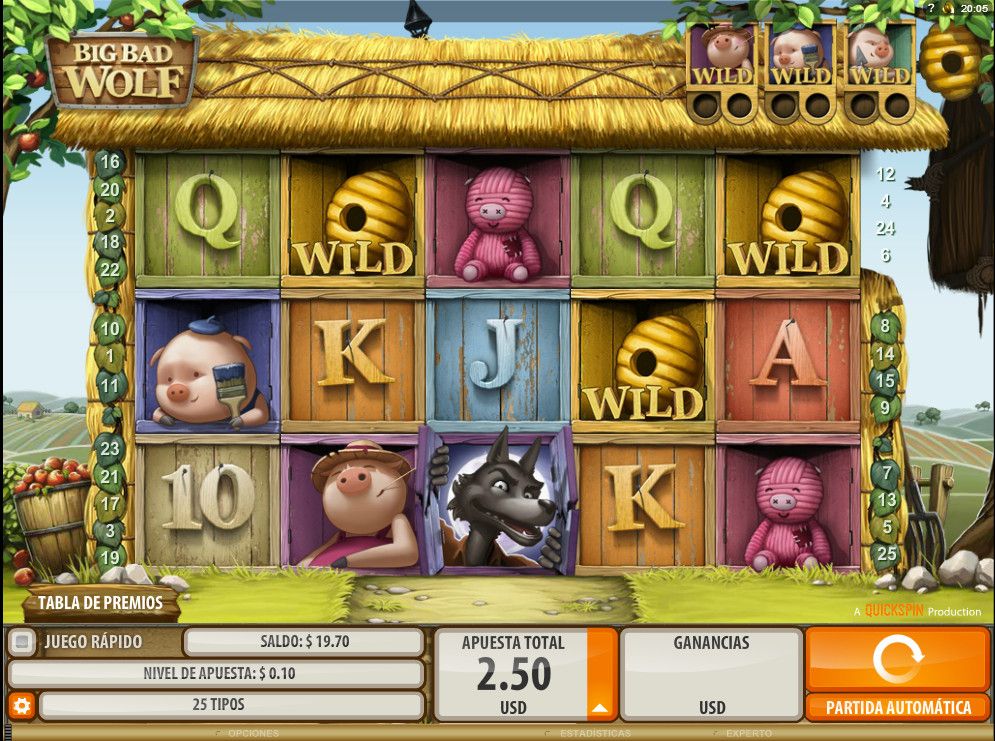Toggle the Juego Rápido checkbox
The height and width of the screenshot is (741, 995).
(x=24, y=642)
